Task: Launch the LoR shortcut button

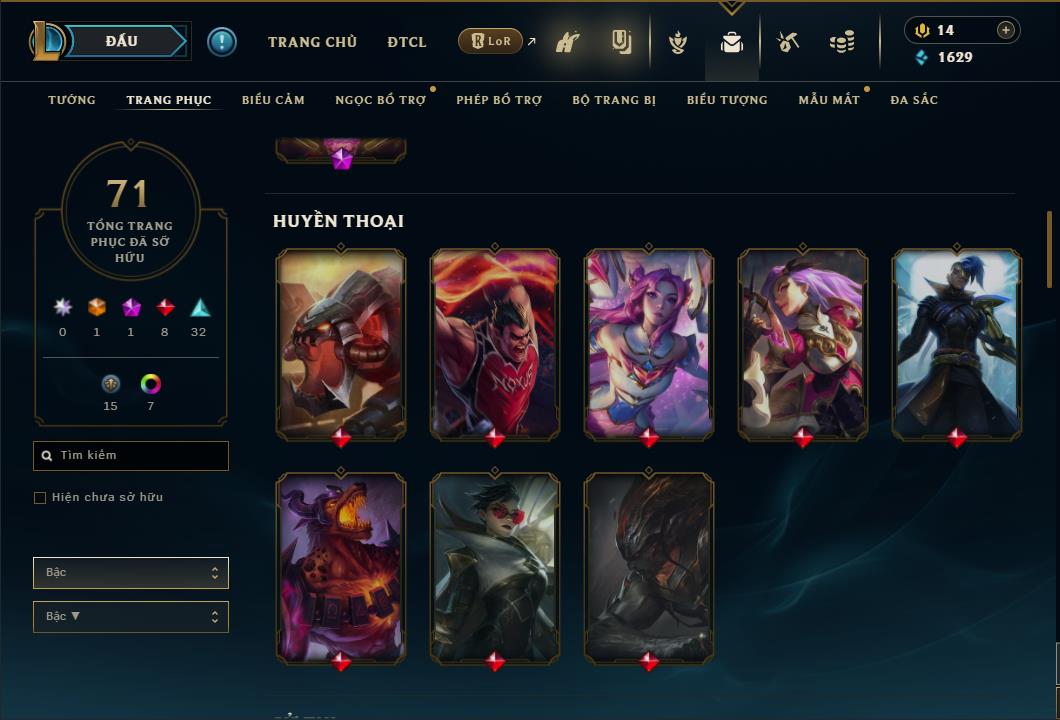Action: click(490, 41)
